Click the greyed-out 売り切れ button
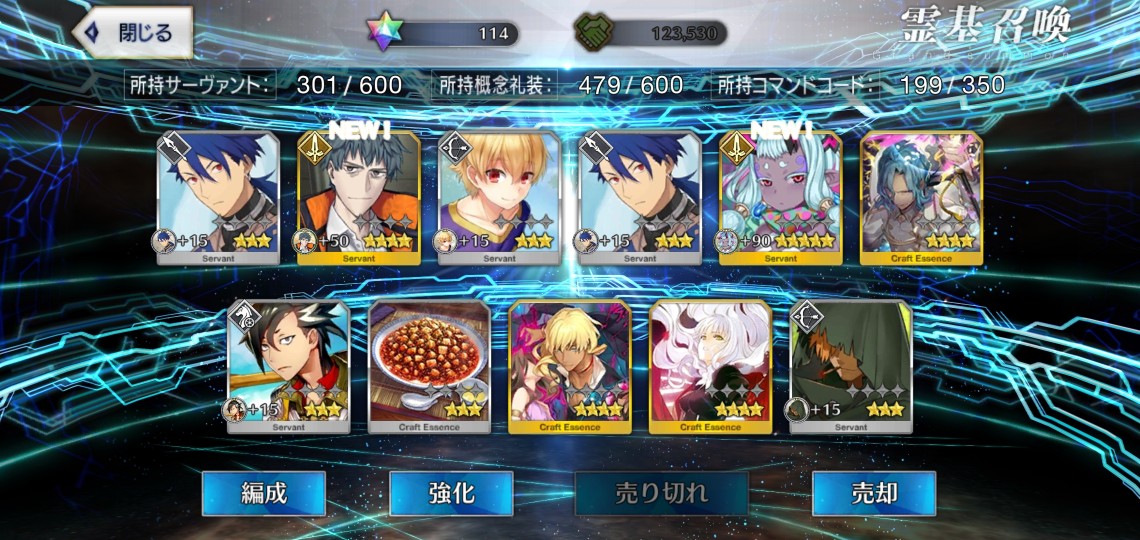This screenshot has height=540, width=1140. click(661, 493)
